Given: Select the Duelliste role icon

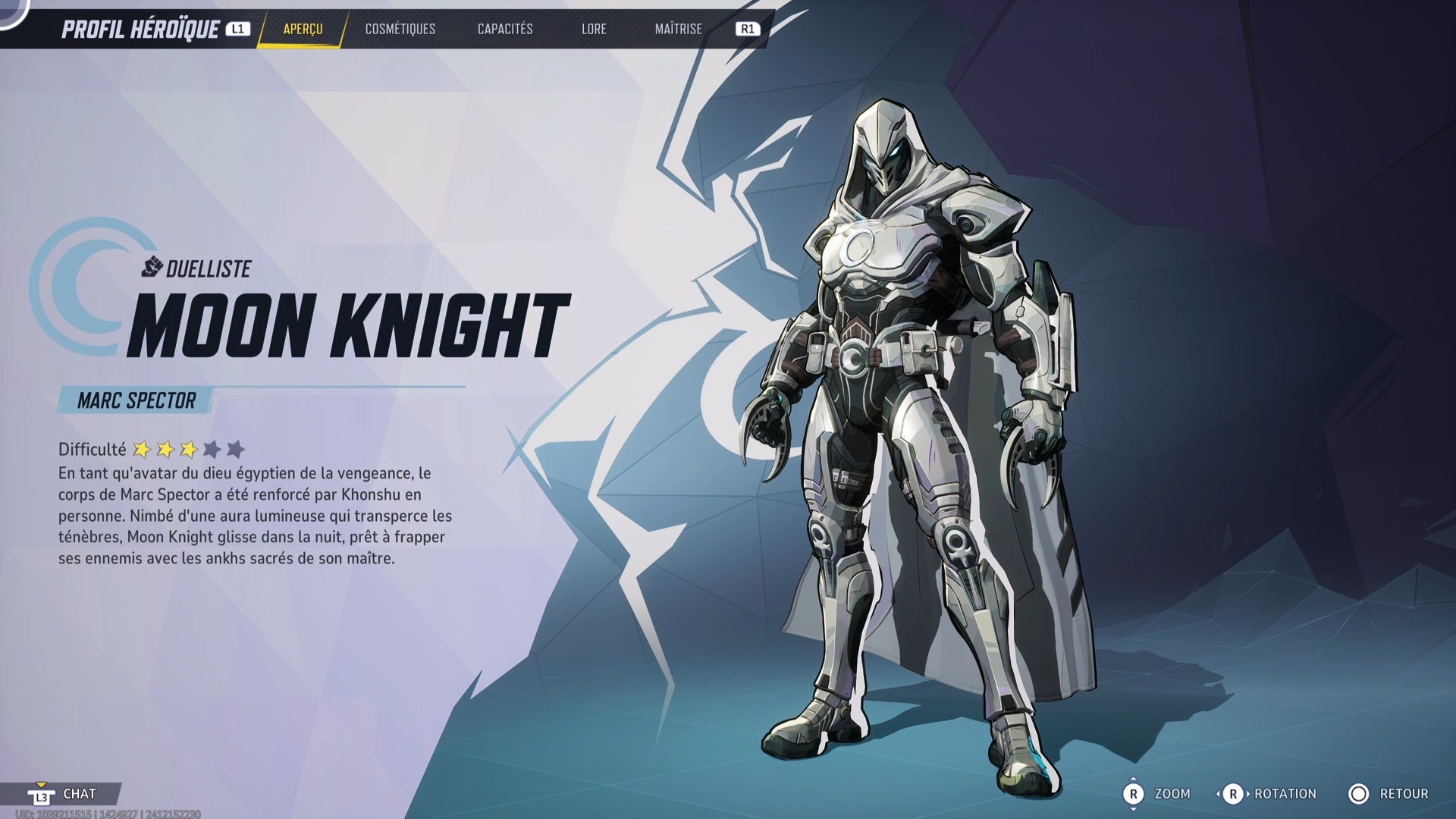Looking at the screenshot, I should [x=151, y=265].
